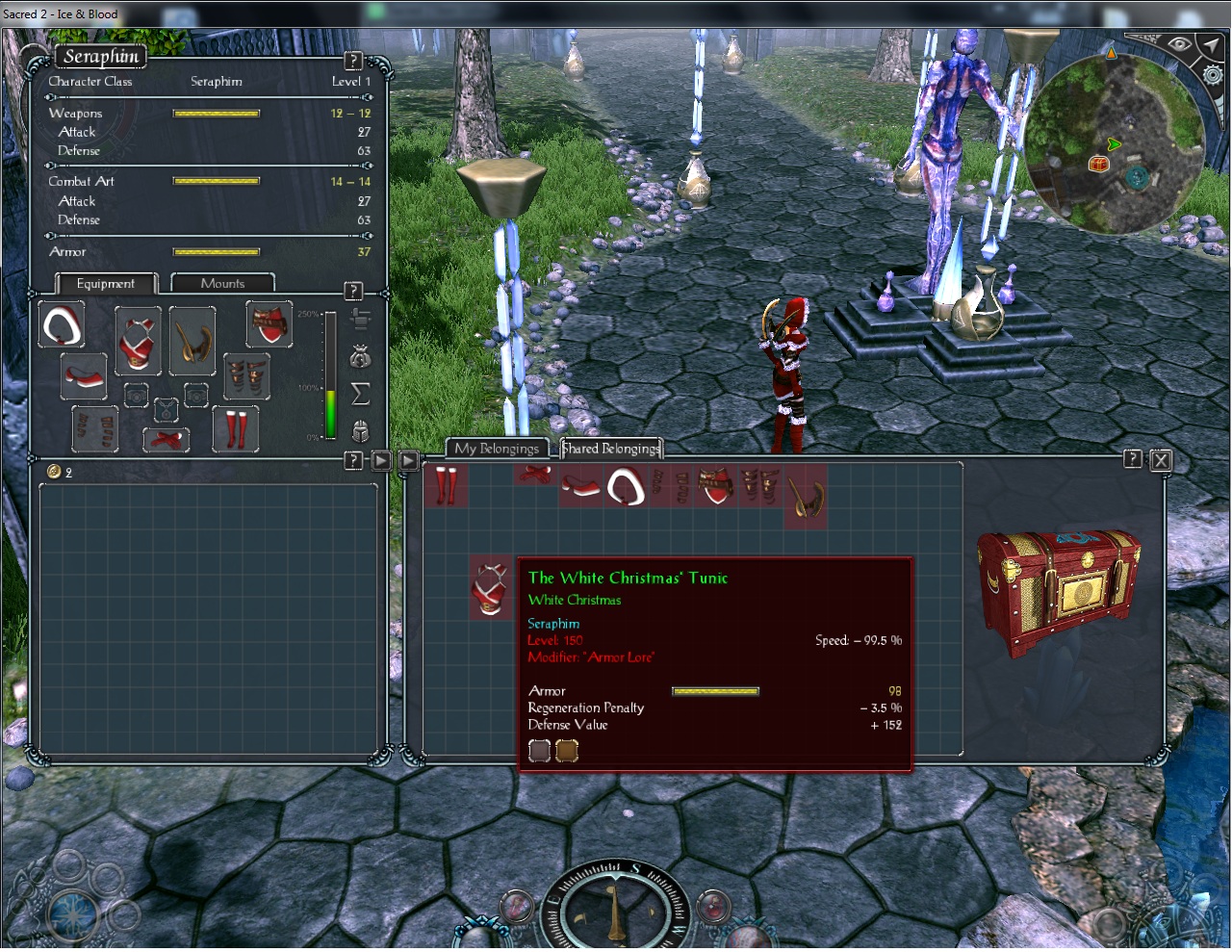Select the Santa hat in chest storage

click(626, 487)
